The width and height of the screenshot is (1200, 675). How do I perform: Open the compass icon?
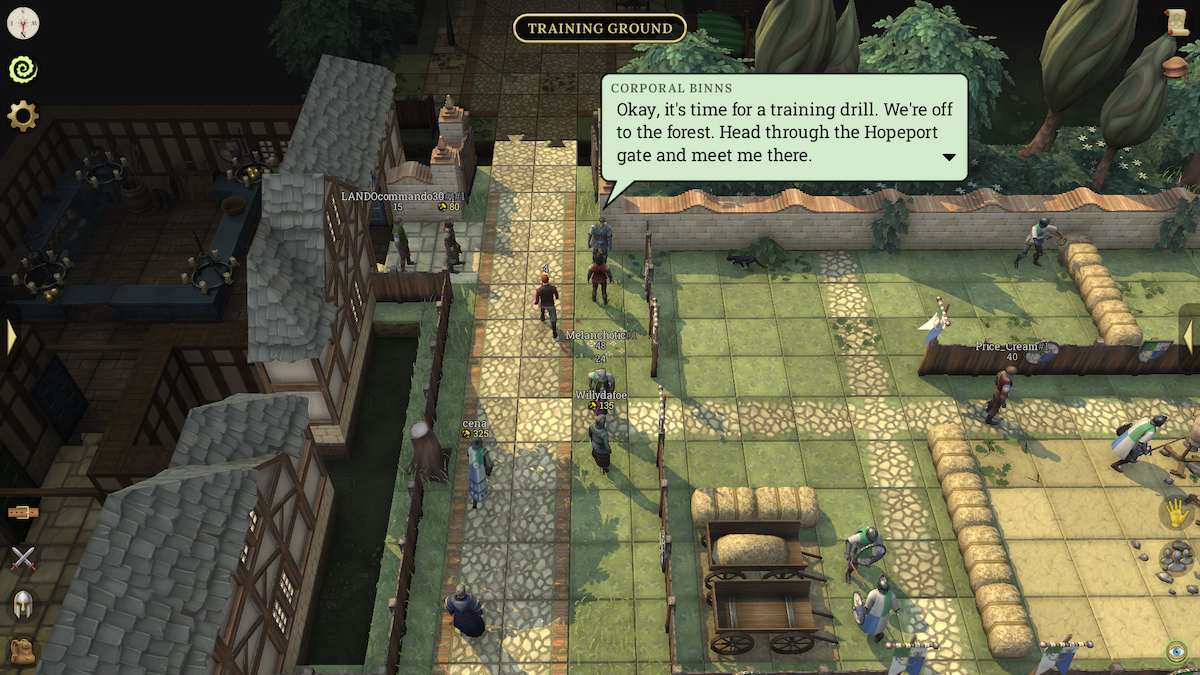(x=22, y=22)
